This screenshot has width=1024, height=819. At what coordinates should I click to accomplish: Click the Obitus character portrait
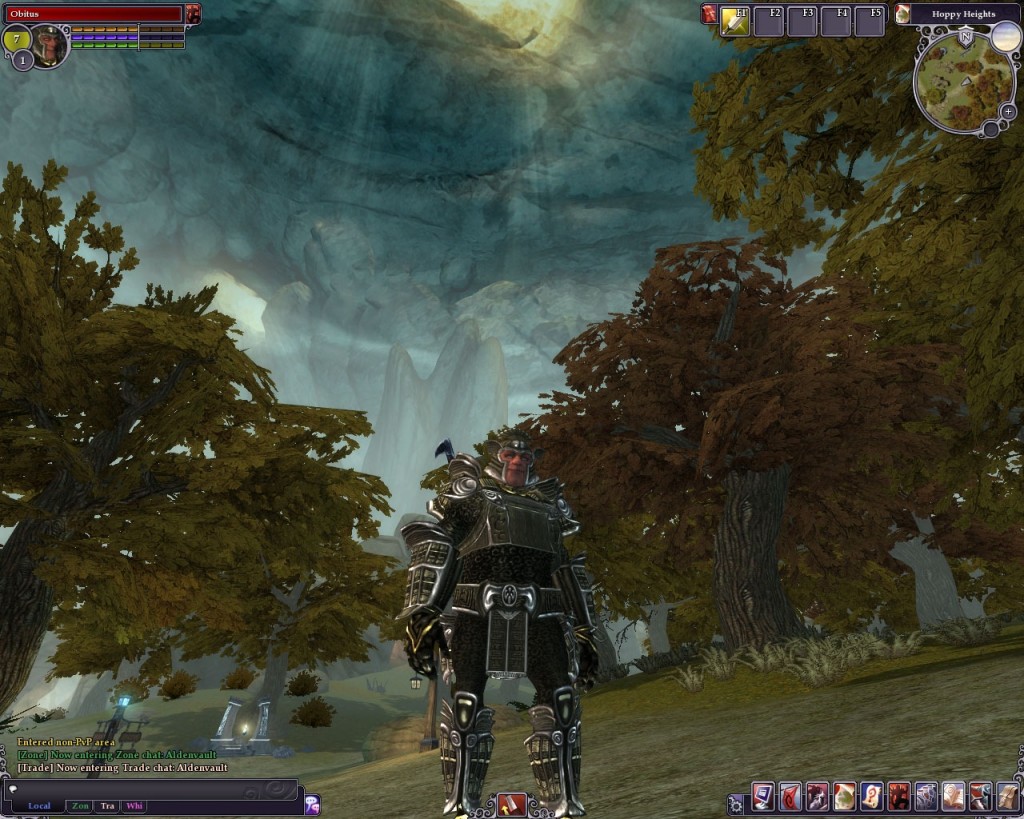[x=47, y=44]
